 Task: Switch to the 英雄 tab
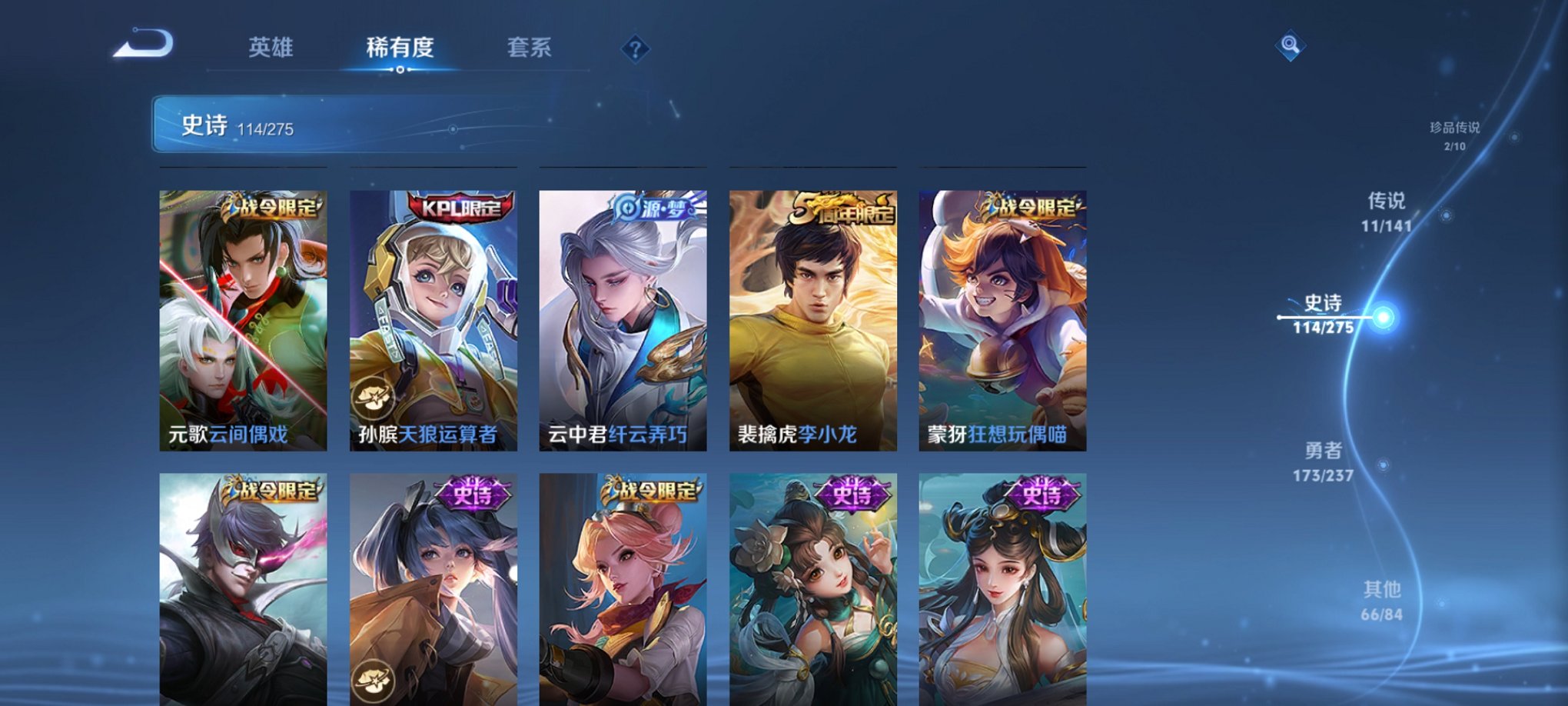(271, 48)
